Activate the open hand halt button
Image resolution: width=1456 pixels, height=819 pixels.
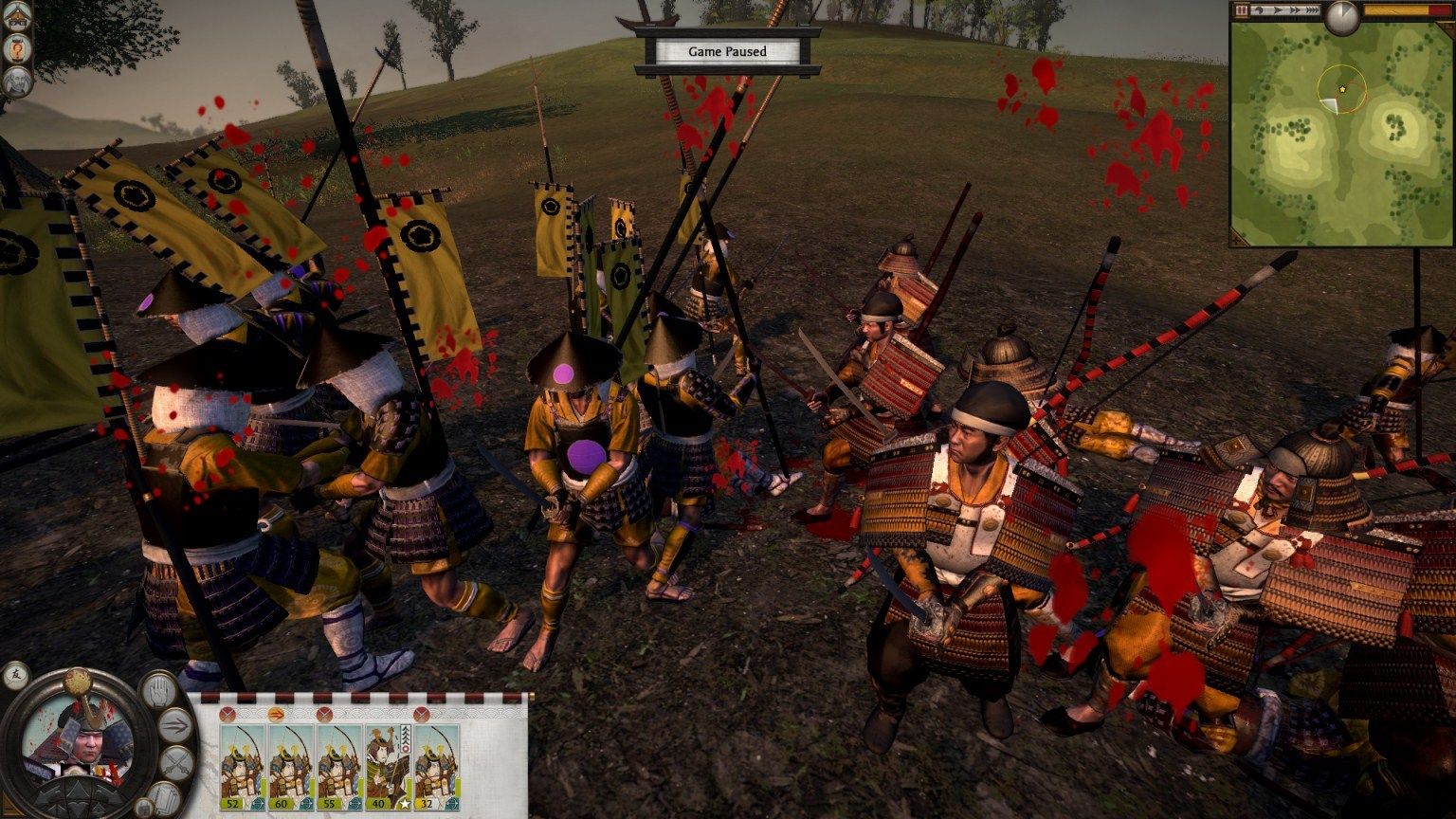click(x=157, y=690)
